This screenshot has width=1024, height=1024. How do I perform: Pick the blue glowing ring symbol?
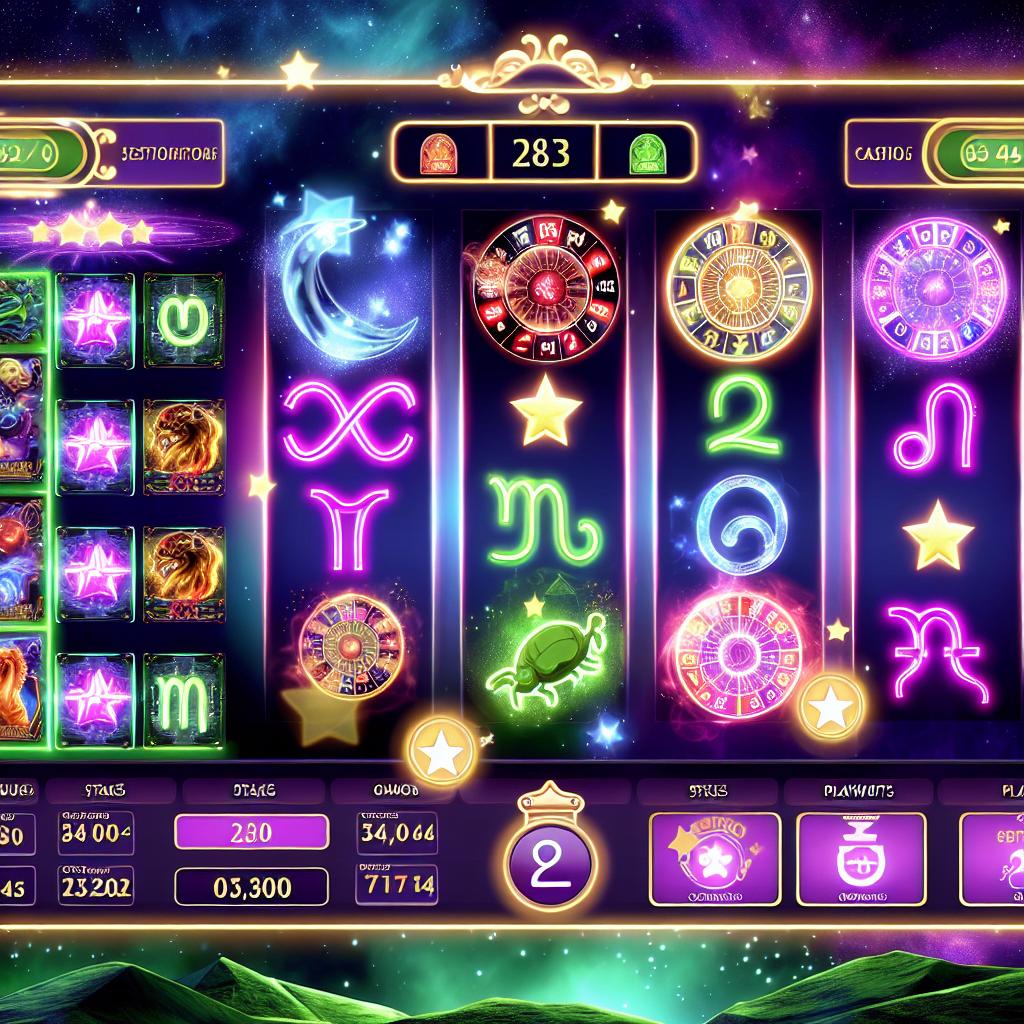click(740, 524)
